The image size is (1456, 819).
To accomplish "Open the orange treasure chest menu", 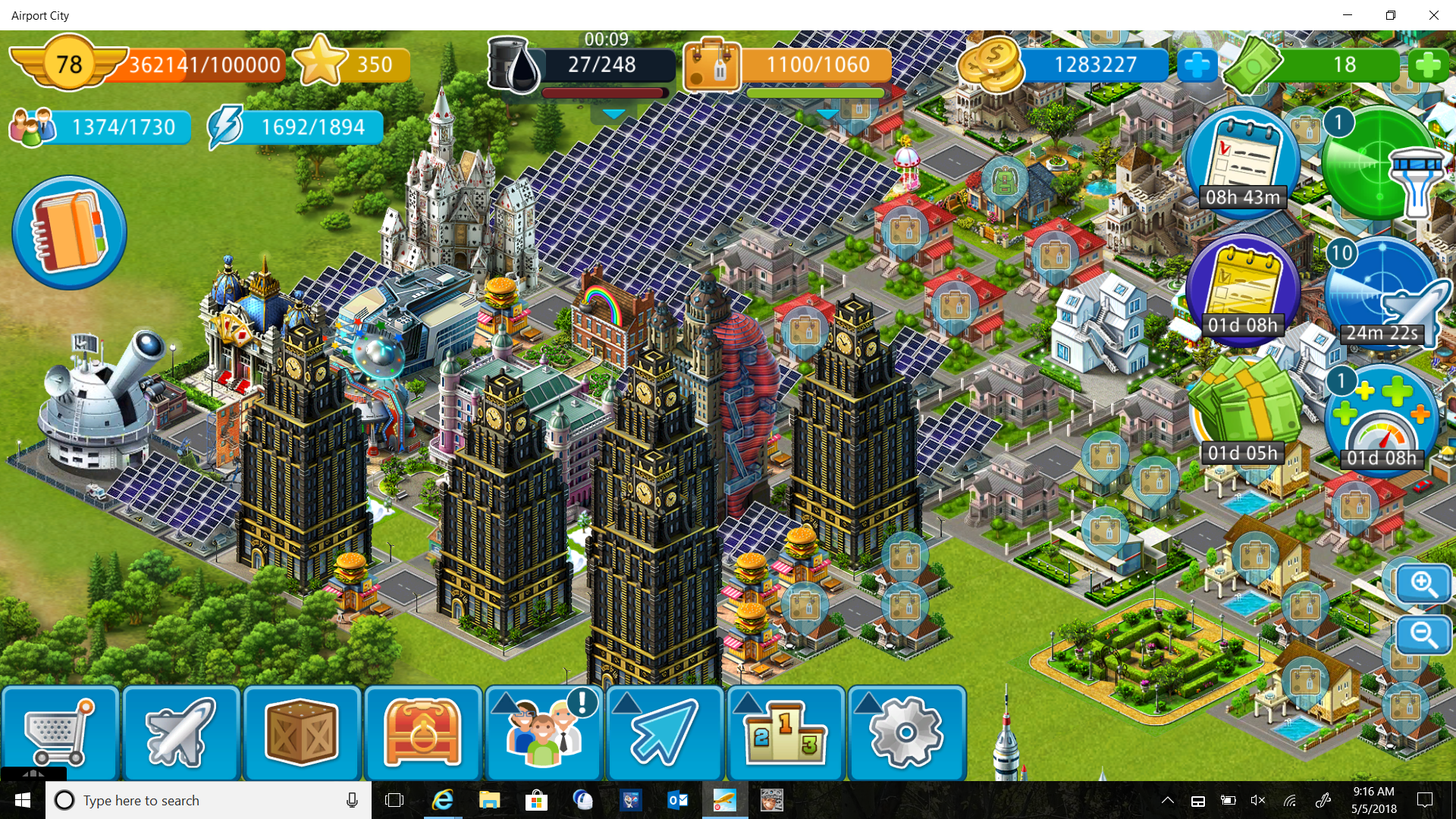I will 422,733.
